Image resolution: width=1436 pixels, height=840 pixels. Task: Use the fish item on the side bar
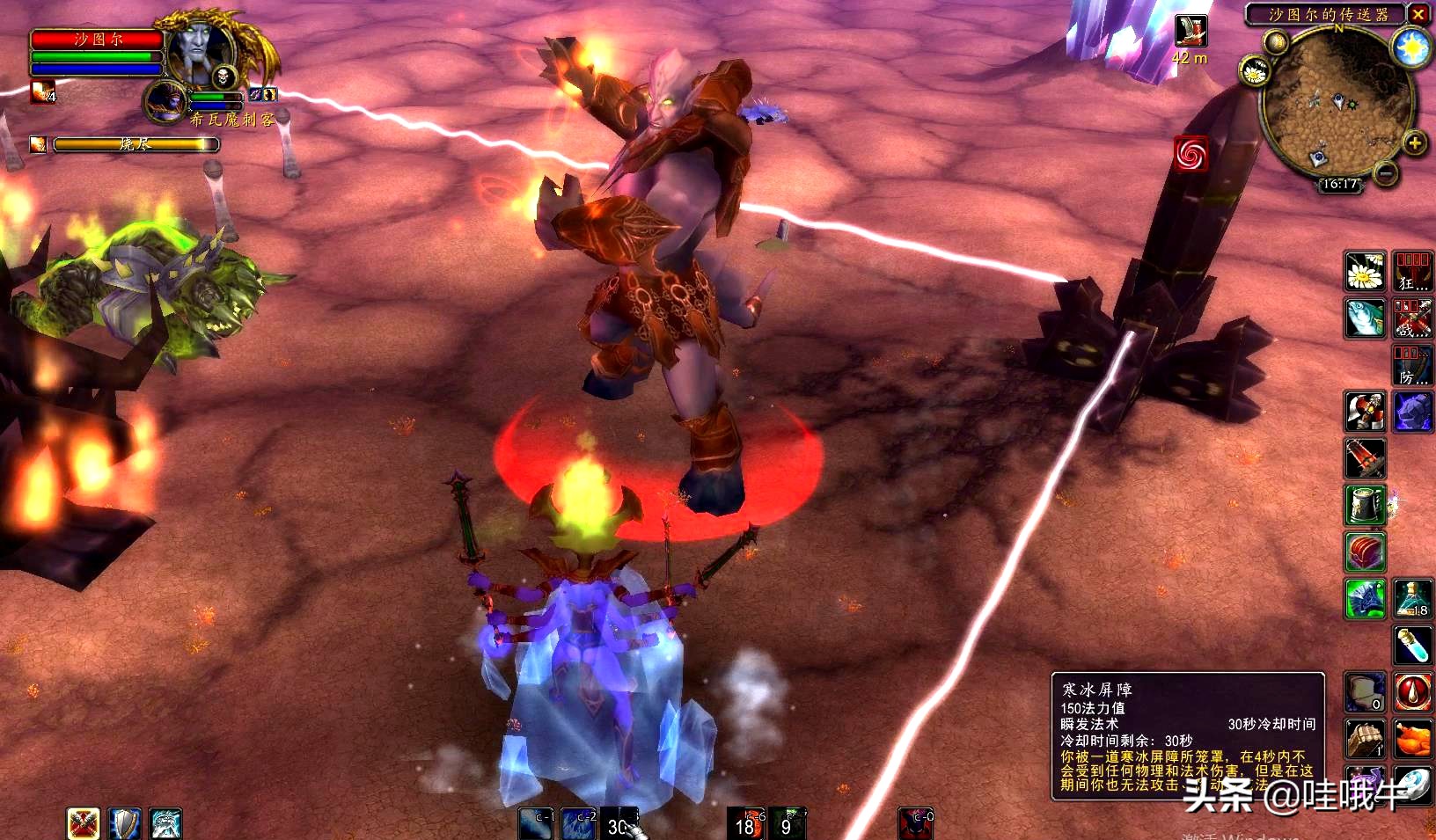point(1365,318)
